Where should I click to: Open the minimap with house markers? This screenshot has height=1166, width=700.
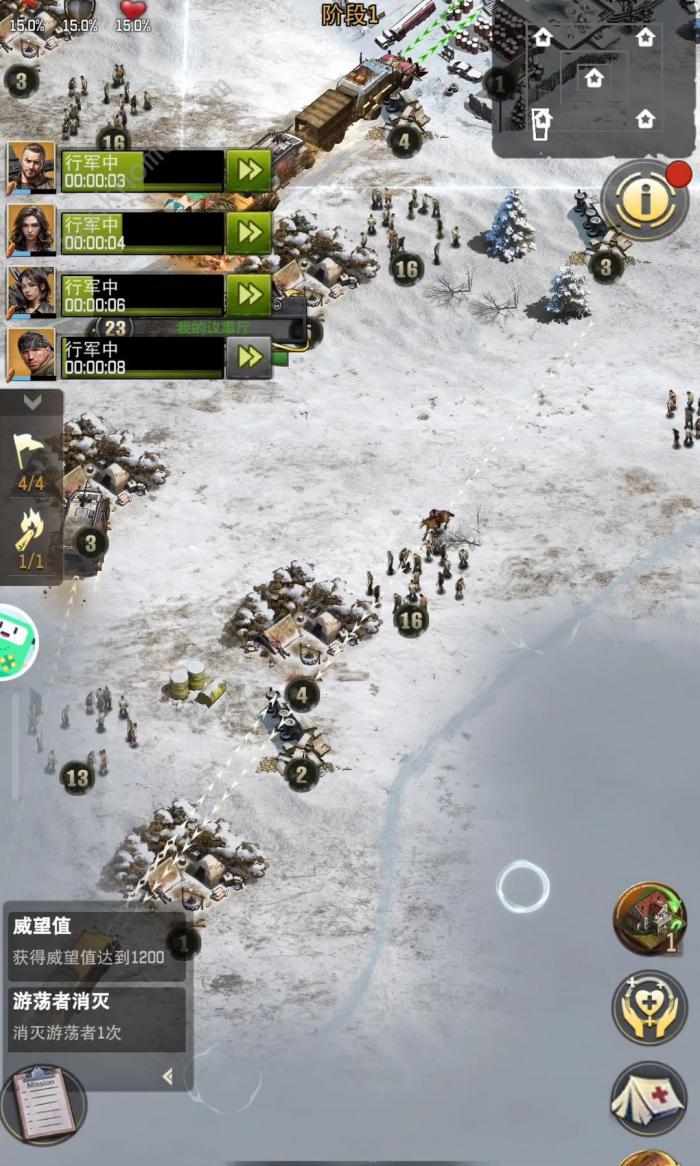594,80
